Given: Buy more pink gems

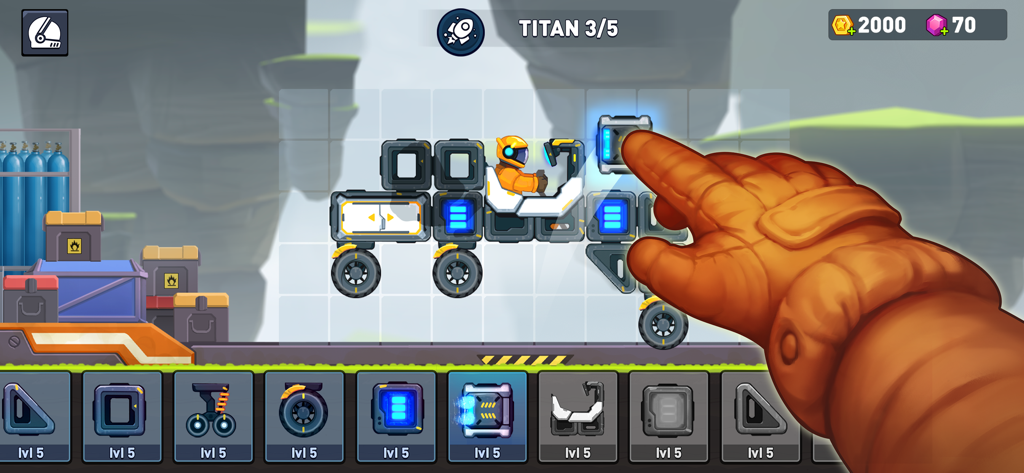Looking at the screenshot, I should tap(937, 26).
